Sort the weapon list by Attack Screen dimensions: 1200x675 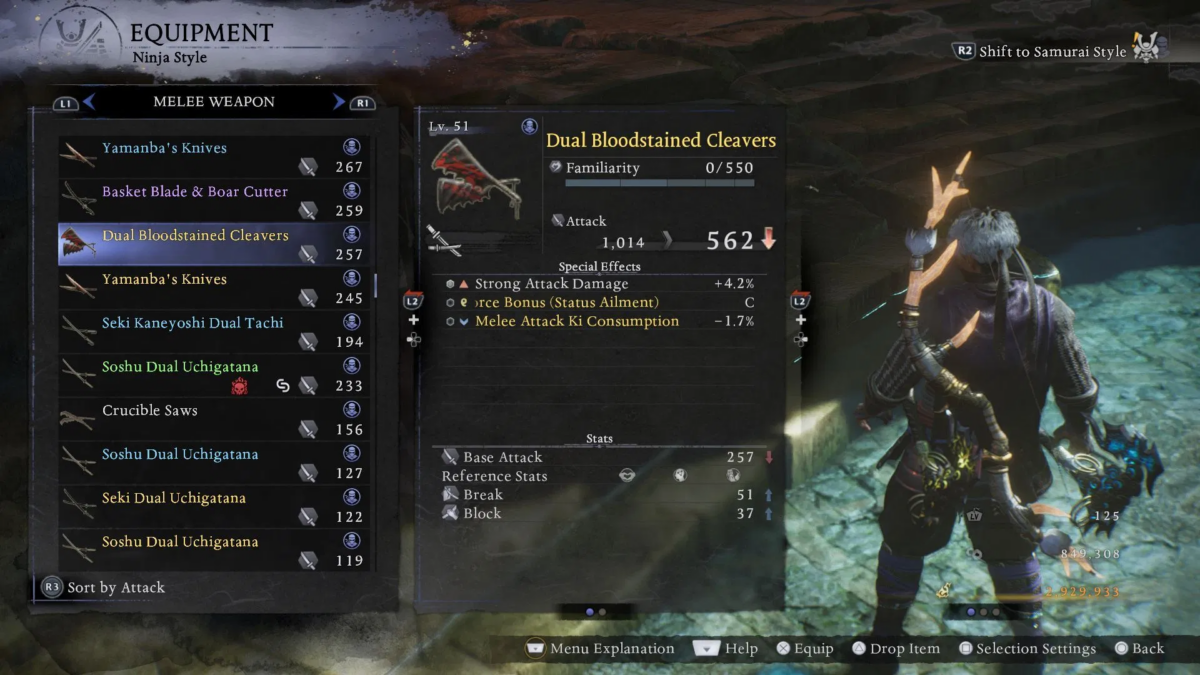click(104, 588)
